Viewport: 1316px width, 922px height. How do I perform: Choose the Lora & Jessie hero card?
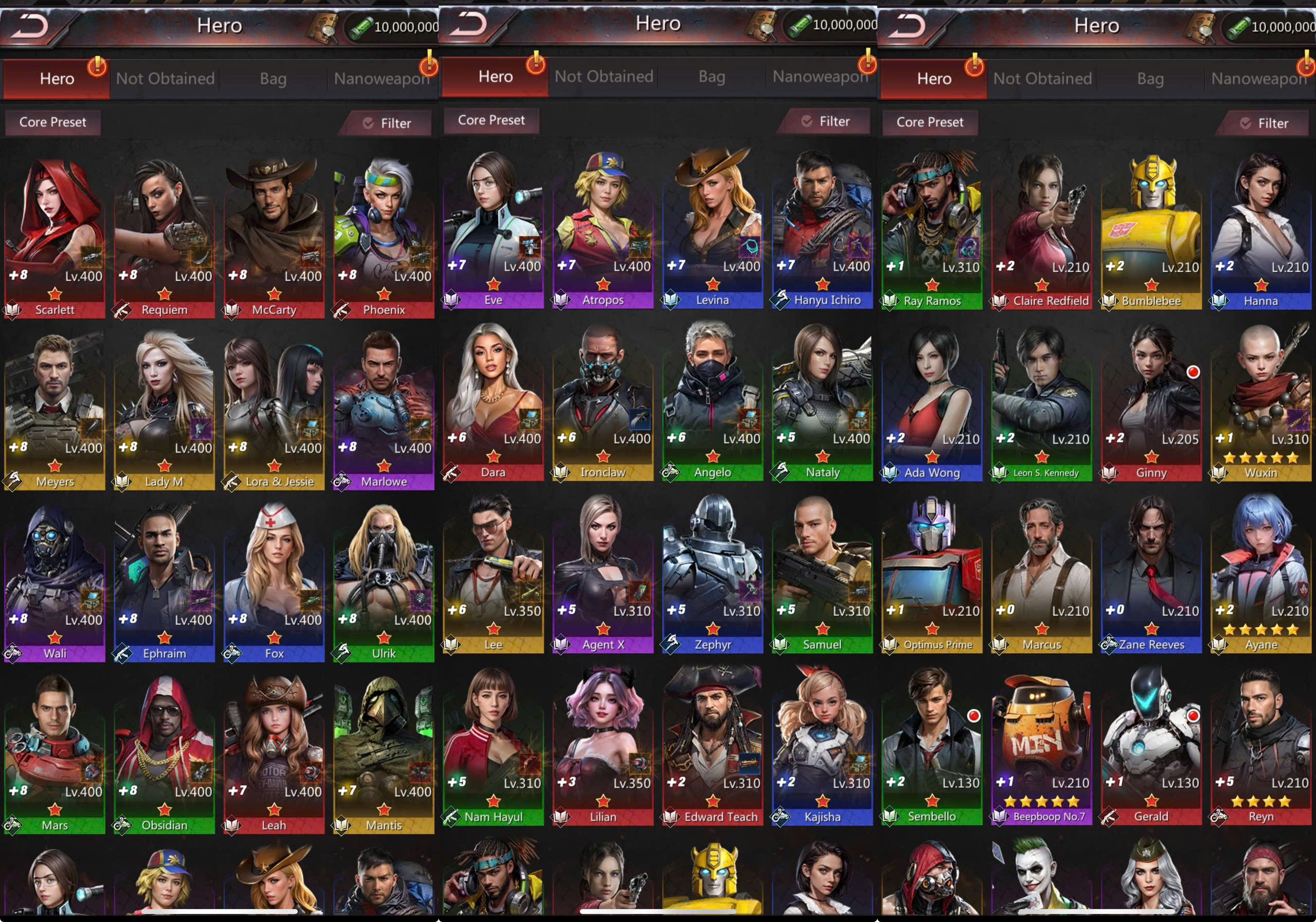click(x=274, y=407)
